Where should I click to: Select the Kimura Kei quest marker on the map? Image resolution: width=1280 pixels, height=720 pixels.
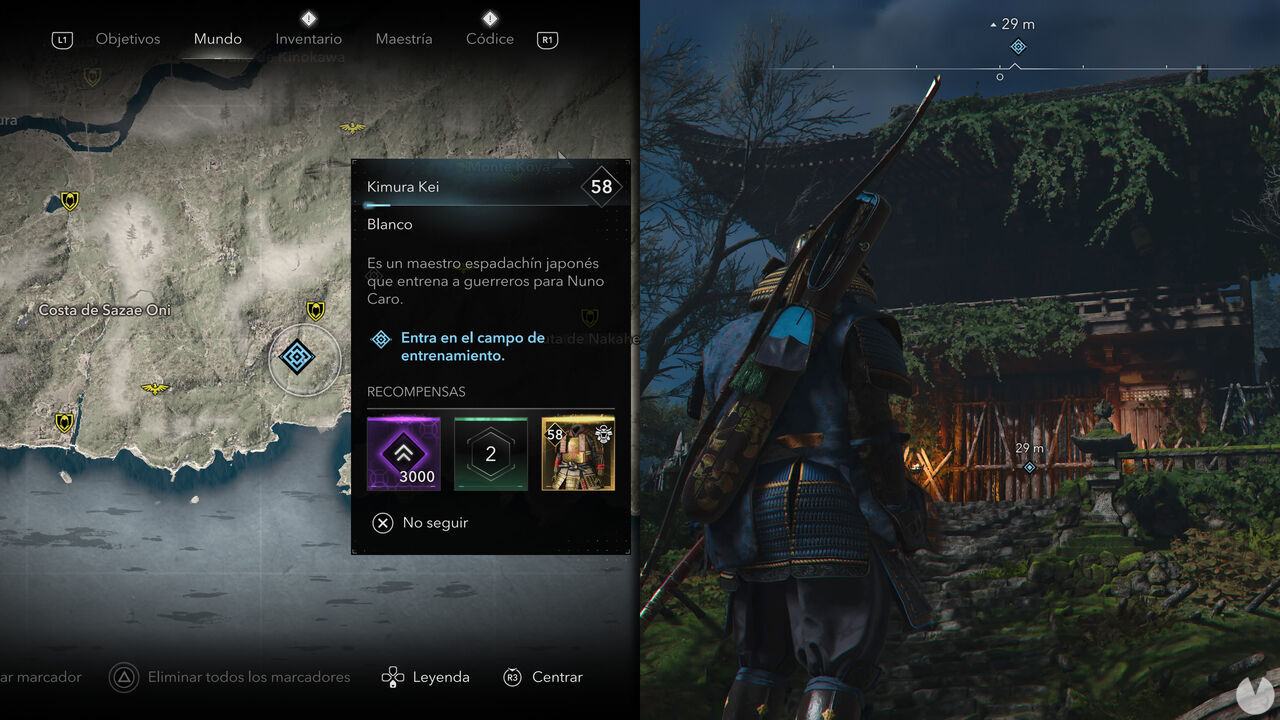296,359
